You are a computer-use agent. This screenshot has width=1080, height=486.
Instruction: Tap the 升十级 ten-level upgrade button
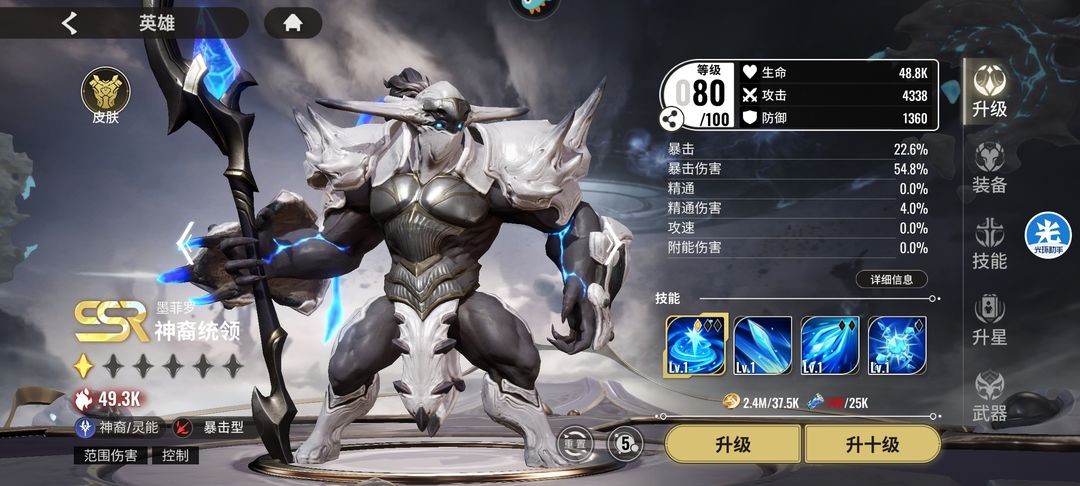tap(872, 444)
